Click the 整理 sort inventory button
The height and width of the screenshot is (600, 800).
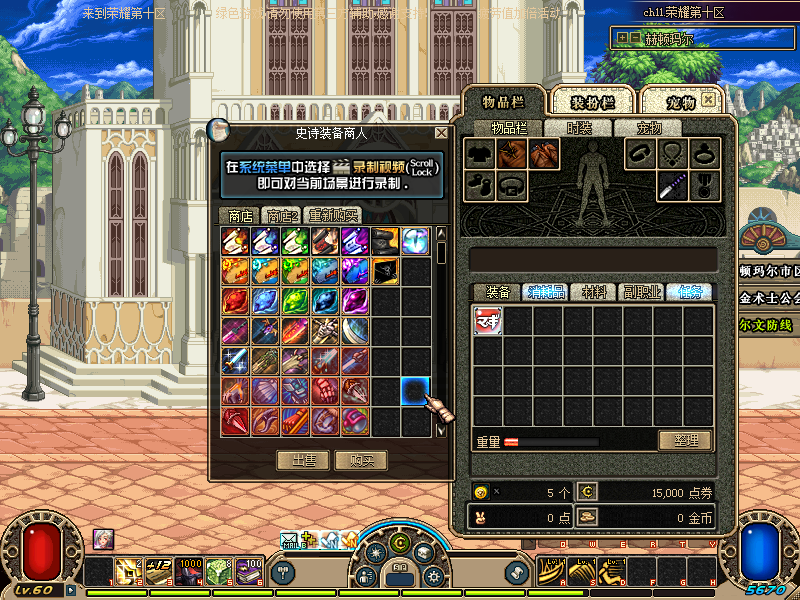[x=685, y=440]
